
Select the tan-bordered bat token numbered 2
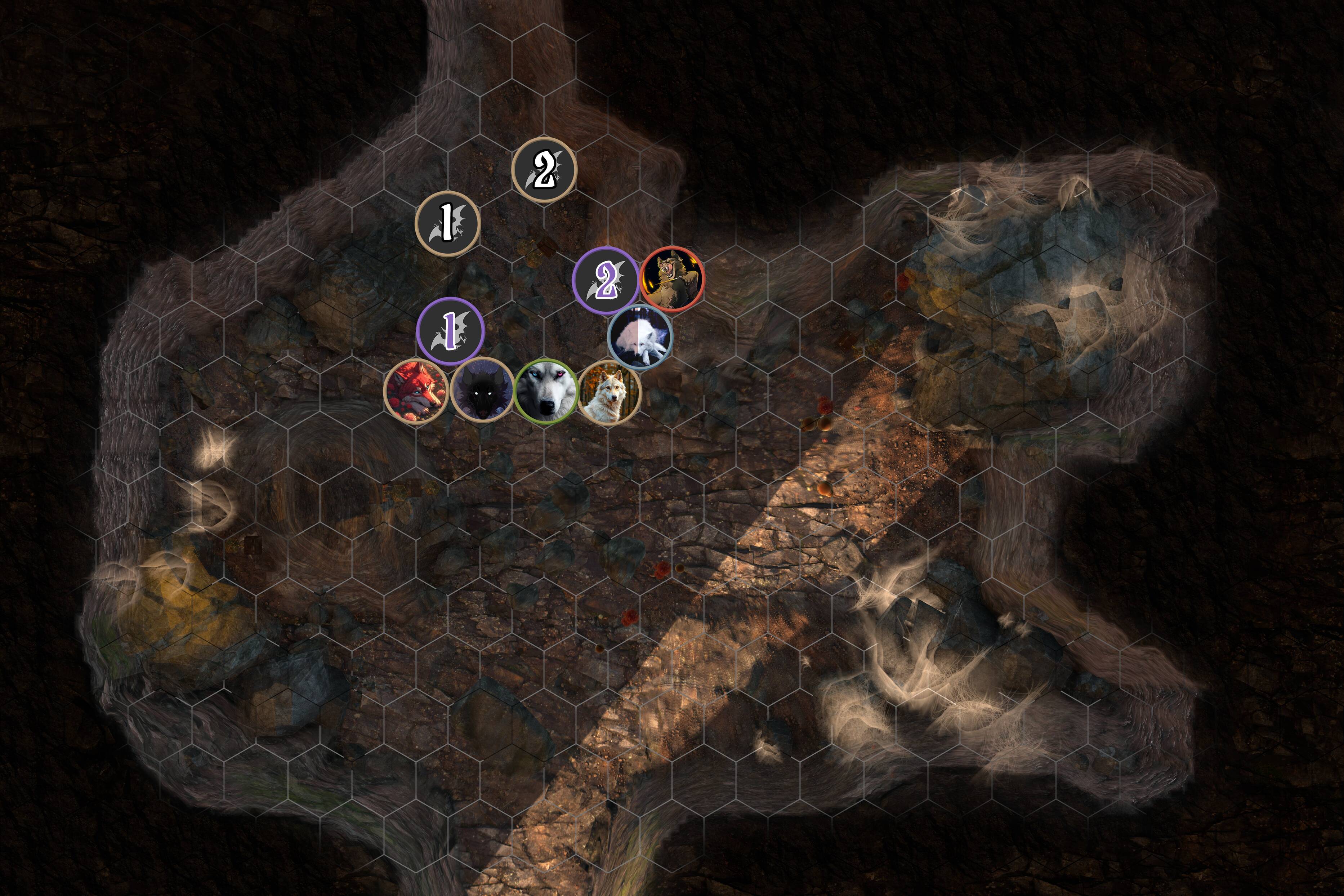coord(544,170)
